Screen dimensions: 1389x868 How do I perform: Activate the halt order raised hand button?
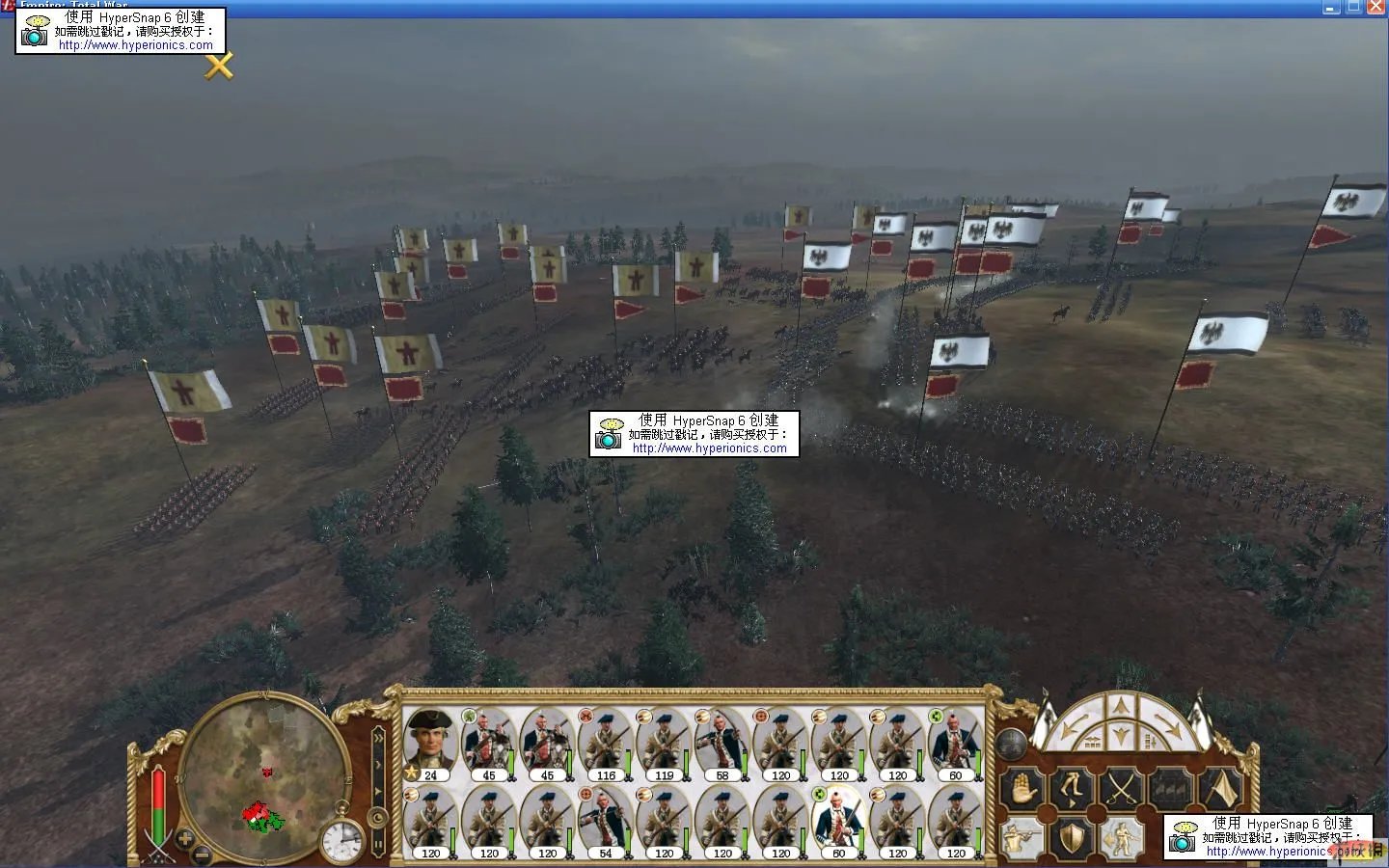pos(1023,789)
